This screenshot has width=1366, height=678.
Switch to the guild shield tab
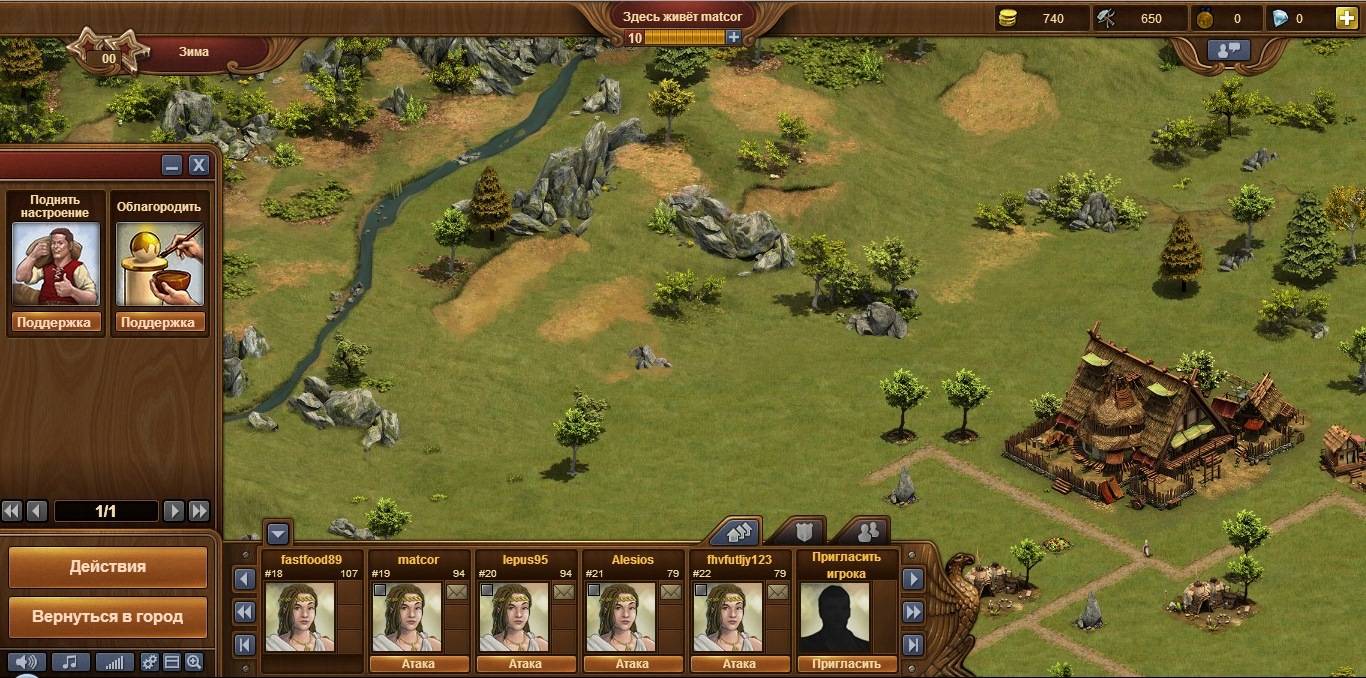point(802,531)
